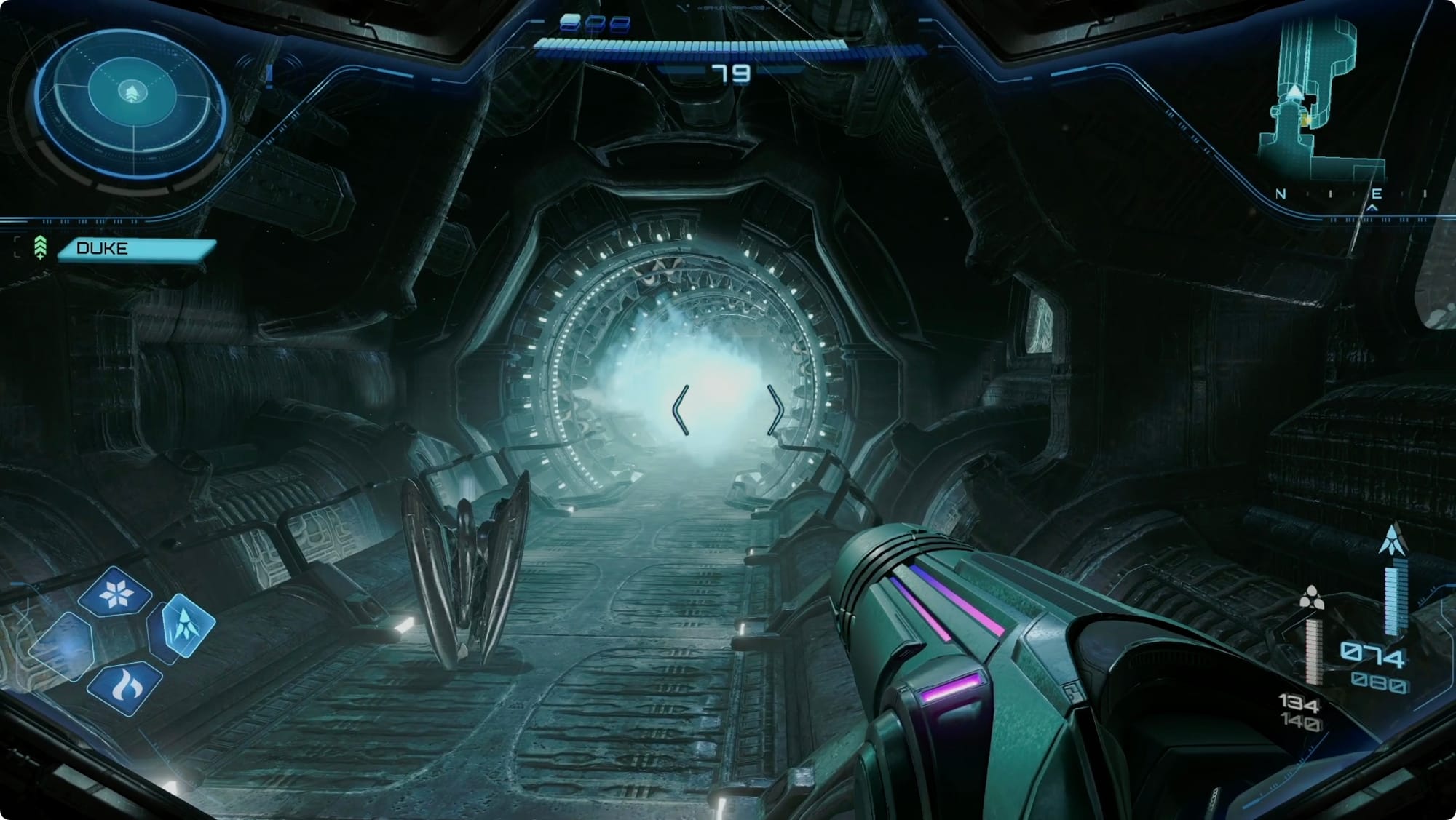
Task: Click the green chevron ally status icon
Action: tap(40, 248)
